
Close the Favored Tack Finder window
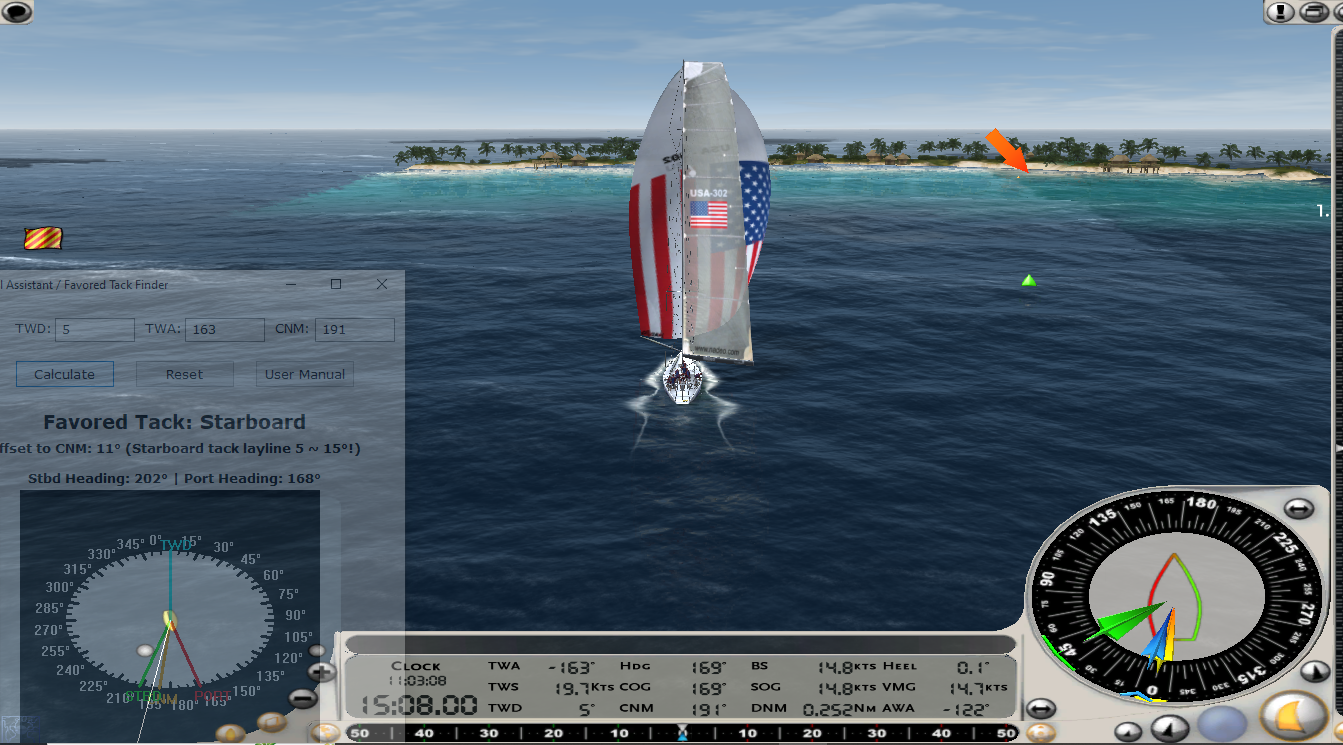pyautogui.click(x=382, y=284)
